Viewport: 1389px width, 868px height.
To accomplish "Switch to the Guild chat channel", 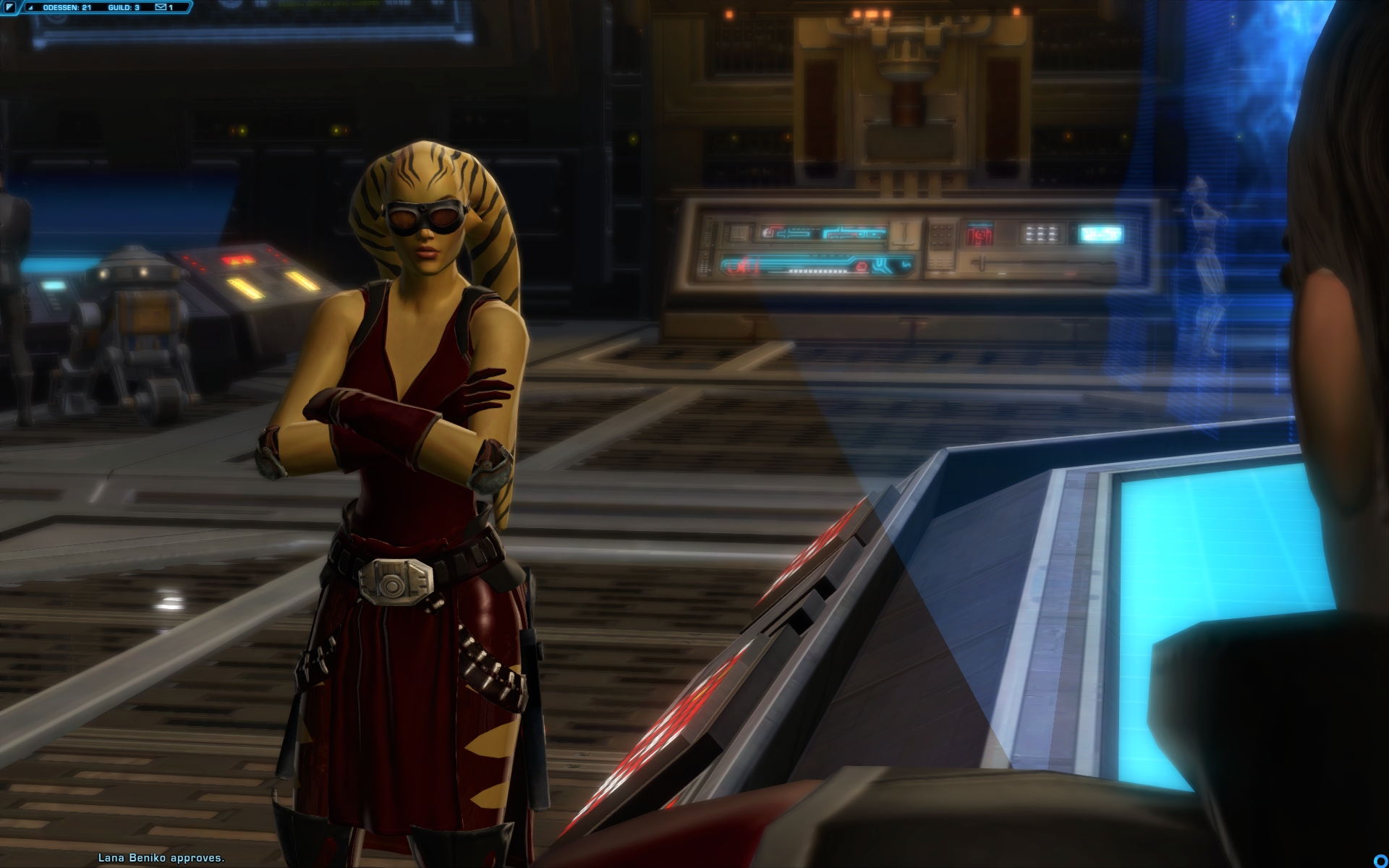I will (123, 8).
